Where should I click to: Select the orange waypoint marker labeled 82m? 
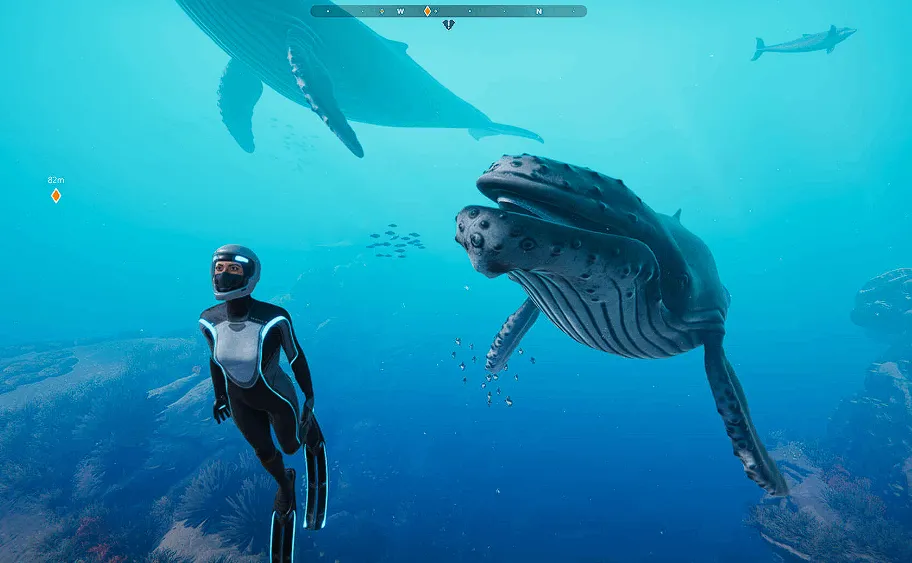click(x=56, y=195)
